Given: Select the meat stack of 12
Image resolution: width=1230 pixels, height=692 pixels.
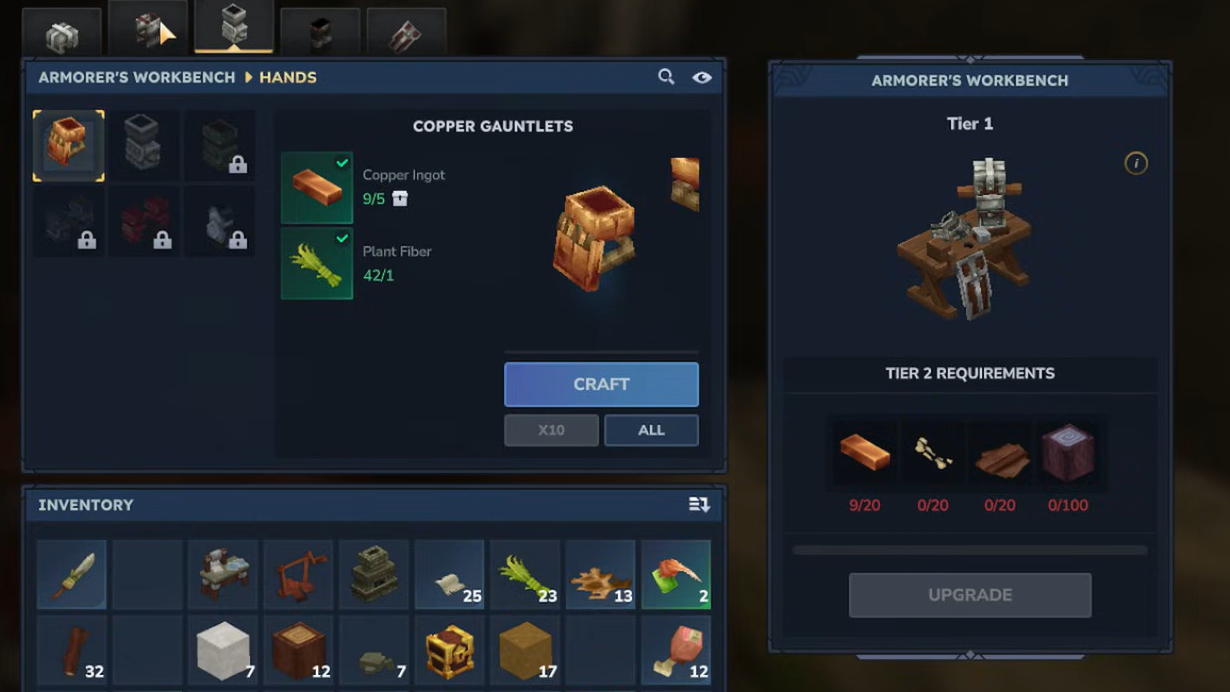Looking at the screenshot, I should click(676, 651).
